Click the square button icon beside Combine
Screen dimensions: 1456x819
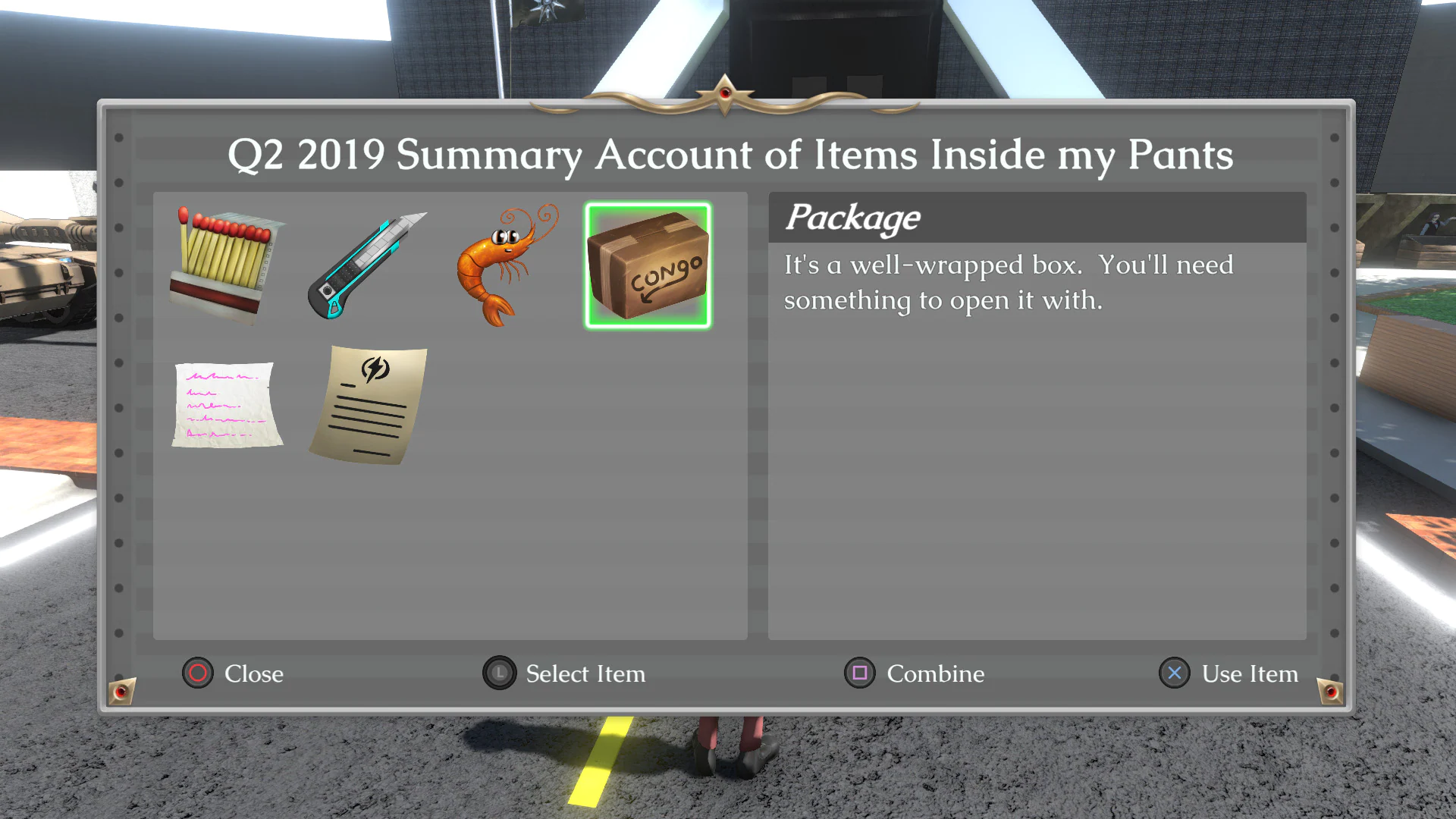tap(859, 673)
